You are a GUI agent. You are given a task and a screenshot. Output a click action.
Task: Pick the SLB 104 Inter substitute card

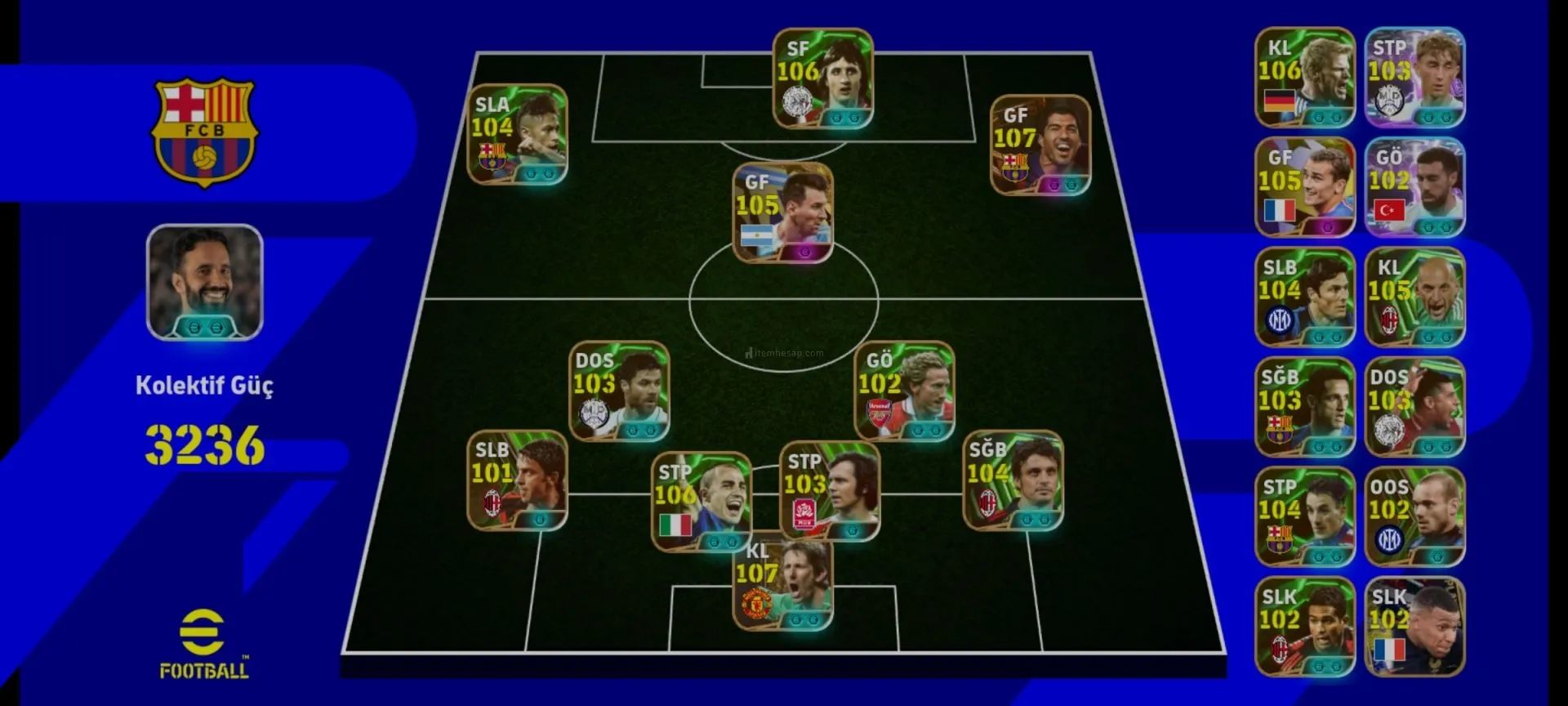point(1304,297)
